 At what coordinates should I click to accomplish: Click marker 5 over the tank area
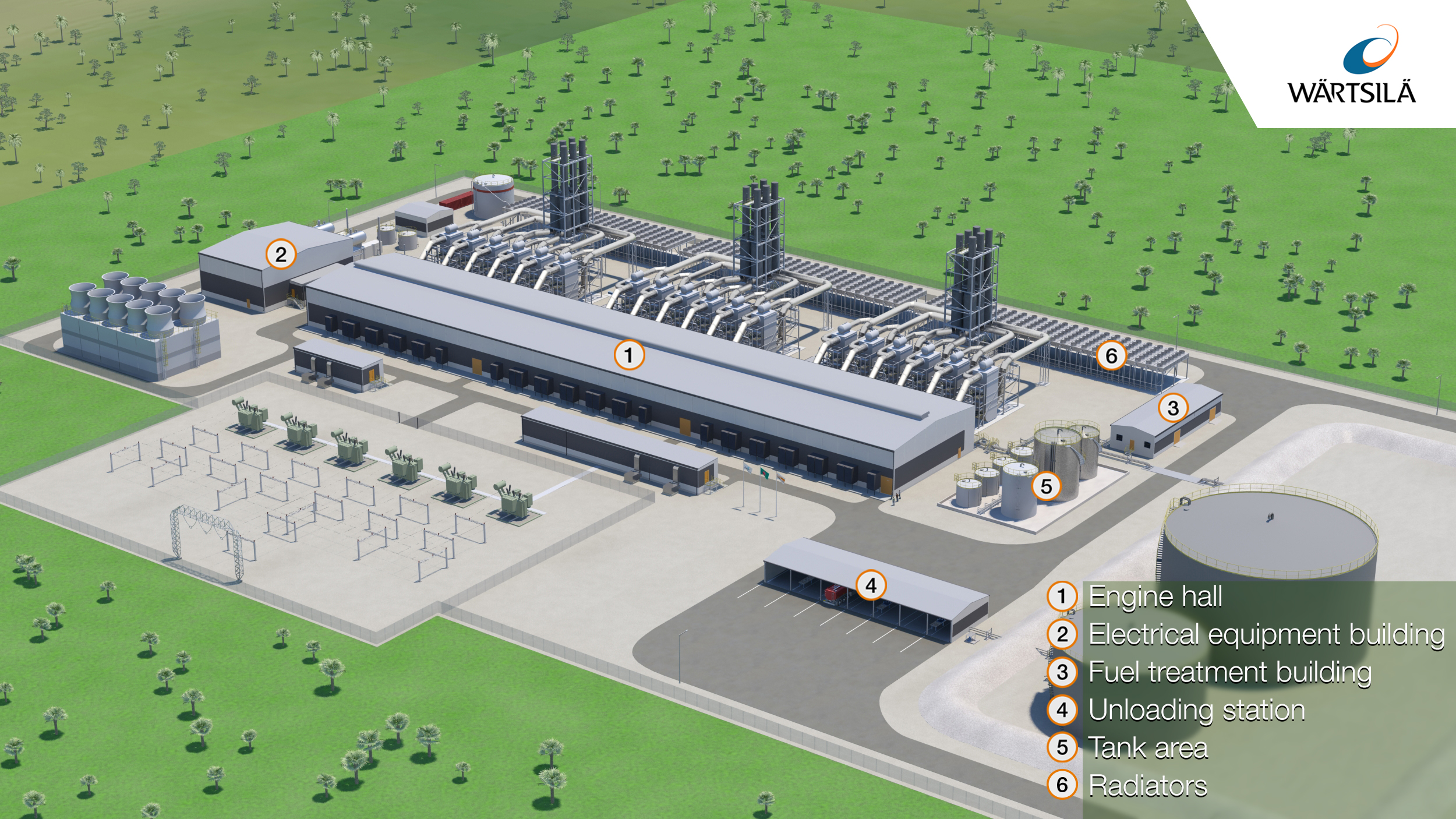1046,486
